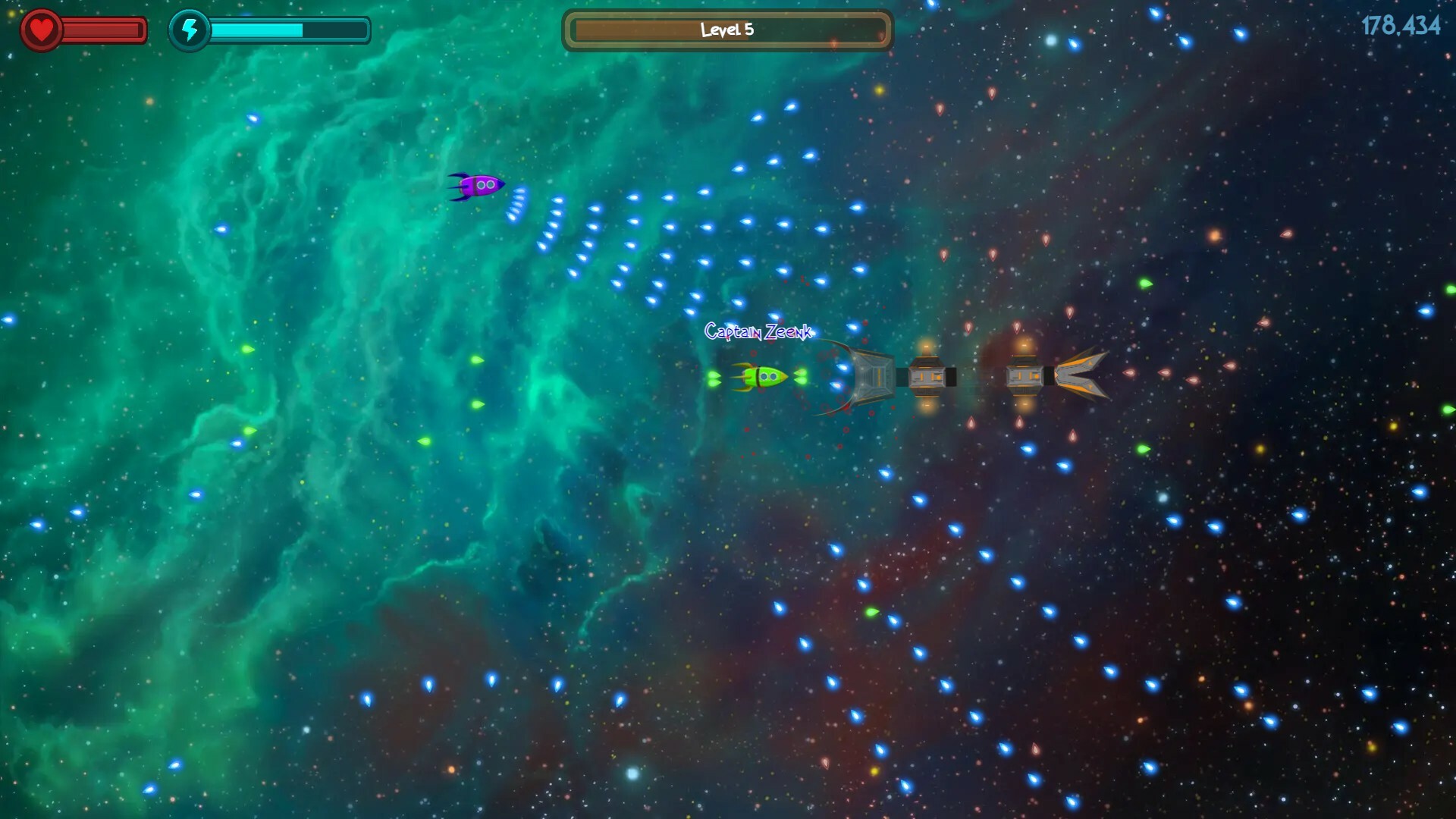Select the Captain Zeenk name label
The width and height of the screenshot is (1456, 819).
pyautogui.click(x=758, y=332)
